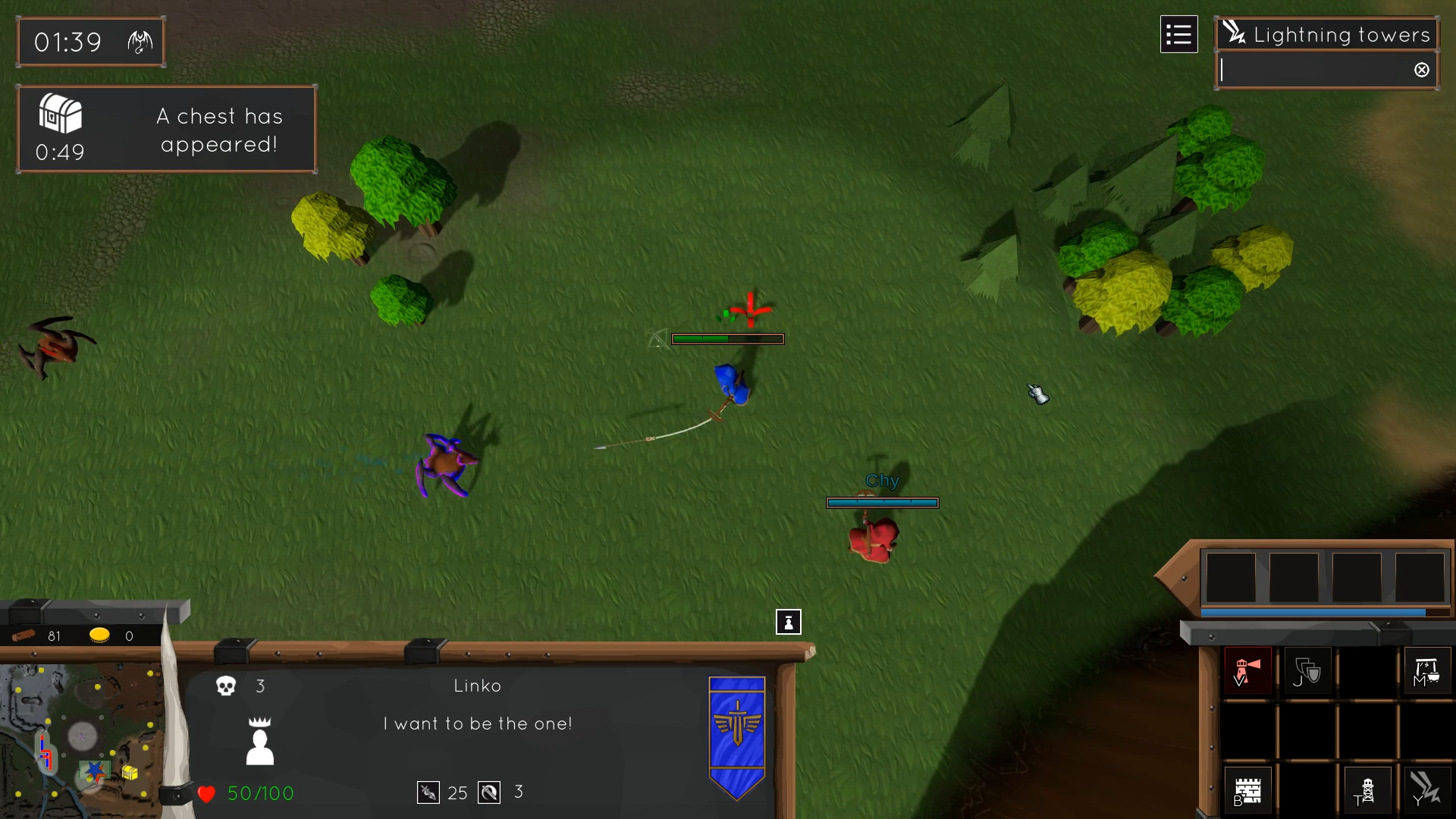The height and width of the screenshot is (819, 1456).
Task: Click the skull kill counter icon
Action: tap(227, 687)
